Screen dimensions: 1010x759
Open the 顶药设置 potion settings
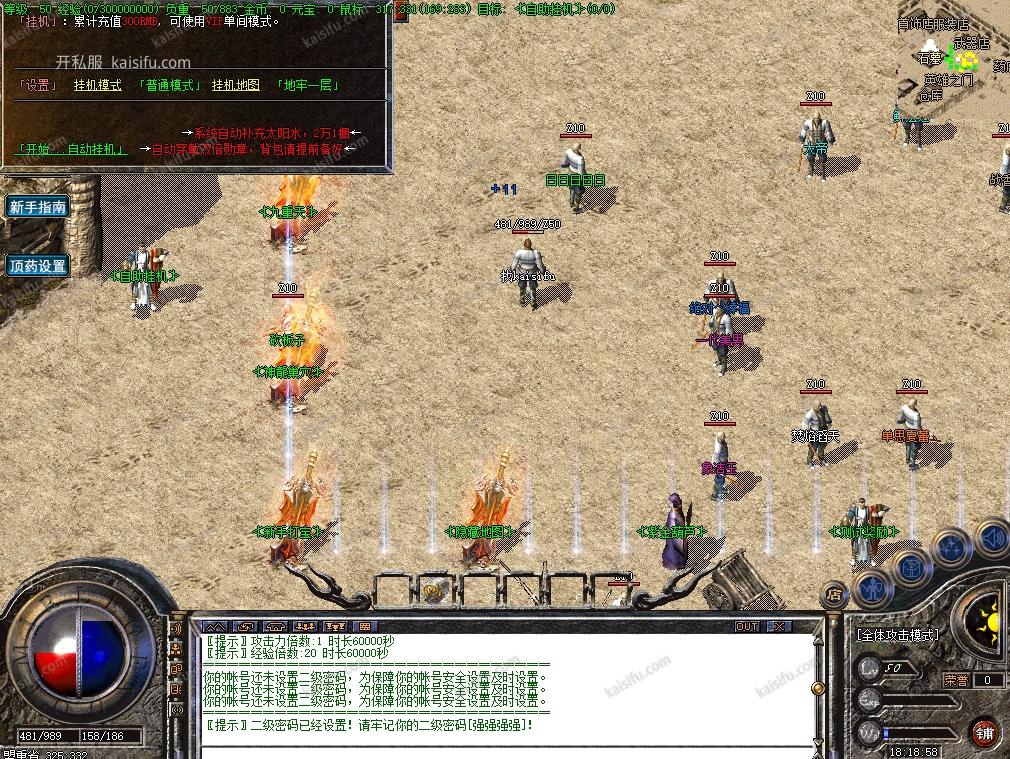pos(37,266)
